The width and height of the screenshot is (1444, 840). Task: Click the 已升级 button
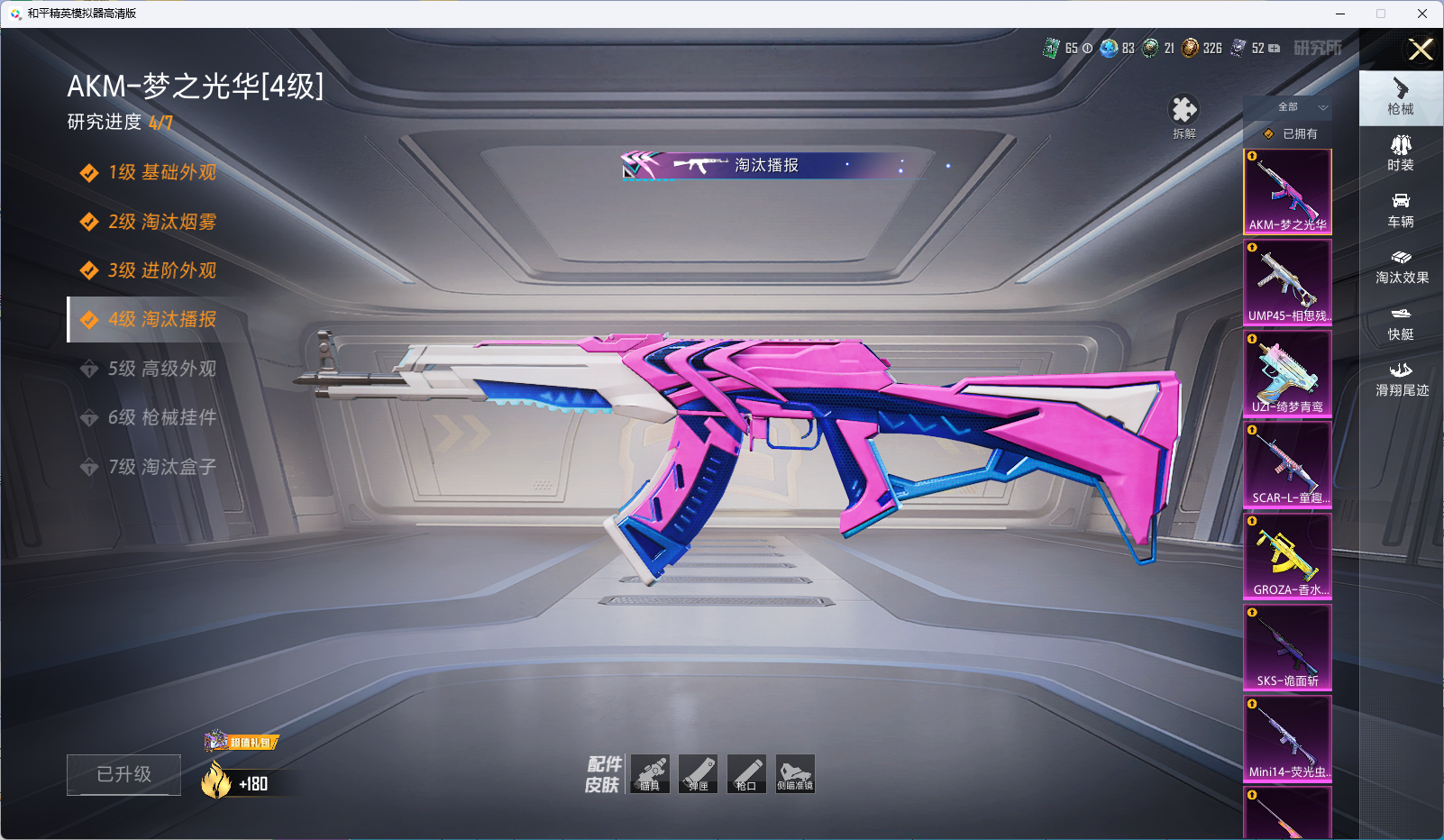pyautogui.click(x=123, y=774)
